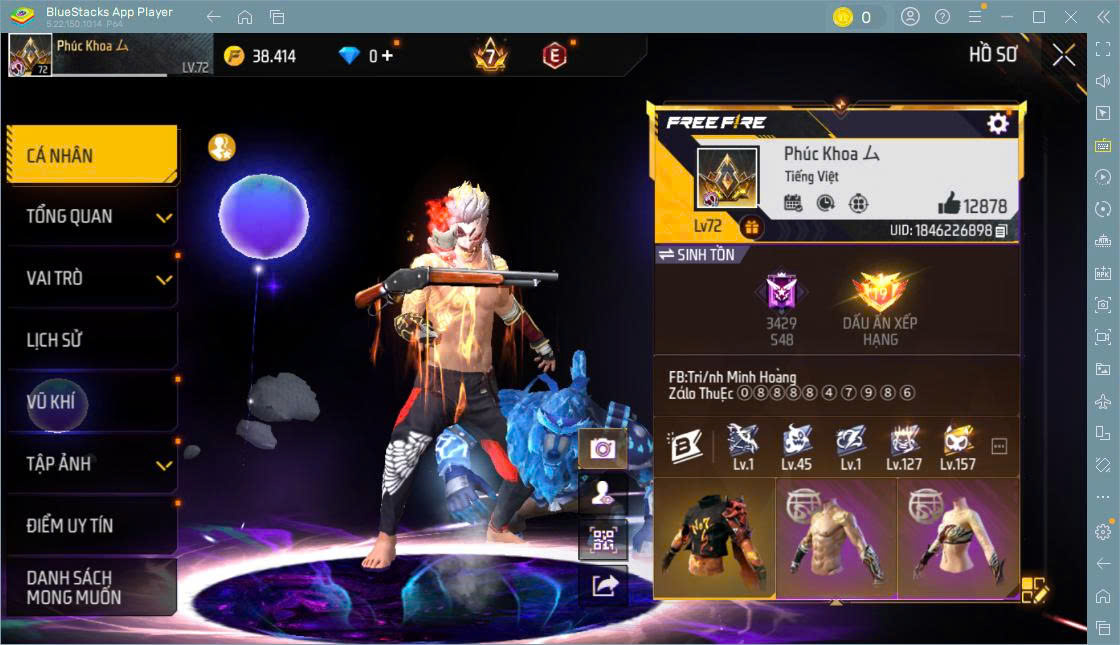The width and height of the screenshot is (1120, 645).
Task: Open the VŨ KHÍ tab
Action: pos(91,402)
